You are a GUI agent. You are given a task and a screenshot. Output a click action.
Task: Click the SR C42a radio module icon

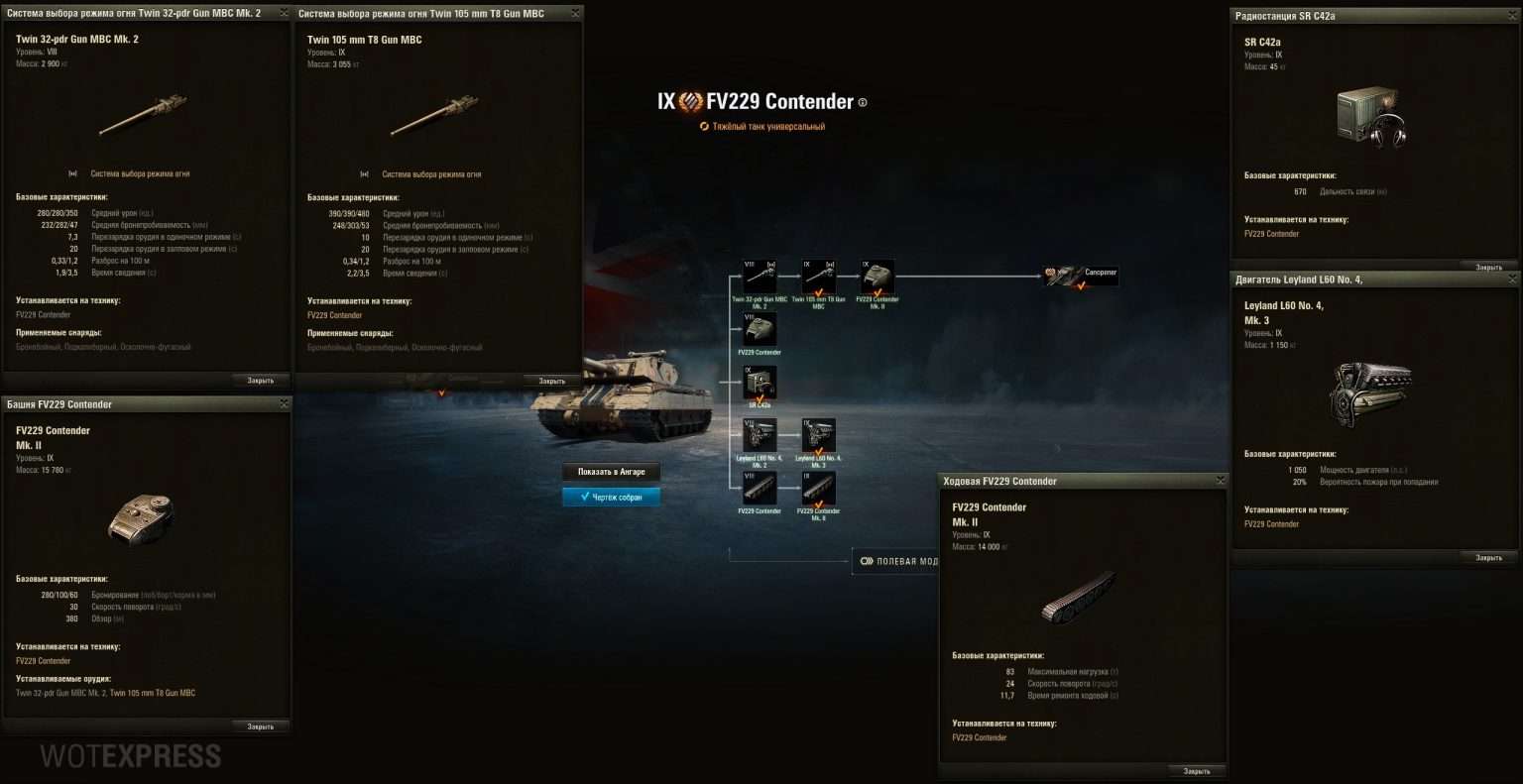pos(760,382)
